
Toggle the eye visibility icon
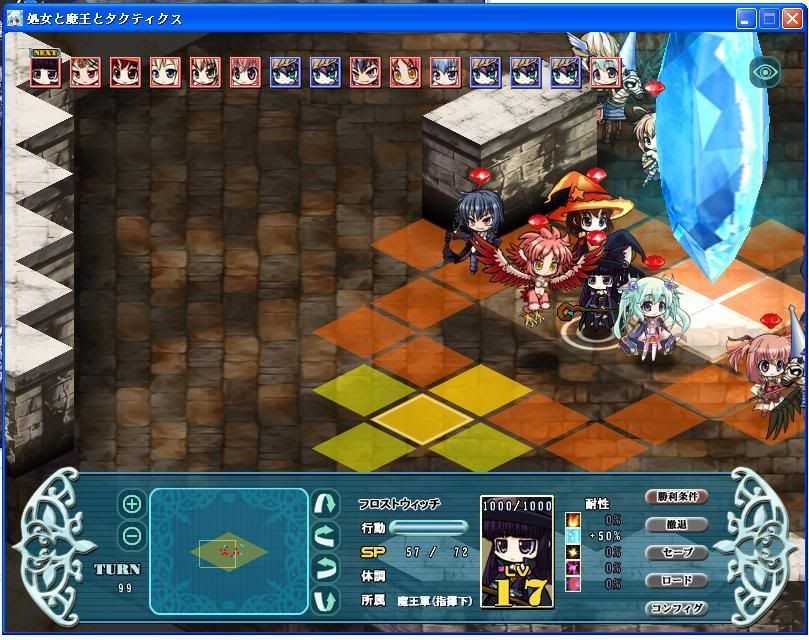coord(765,72)
